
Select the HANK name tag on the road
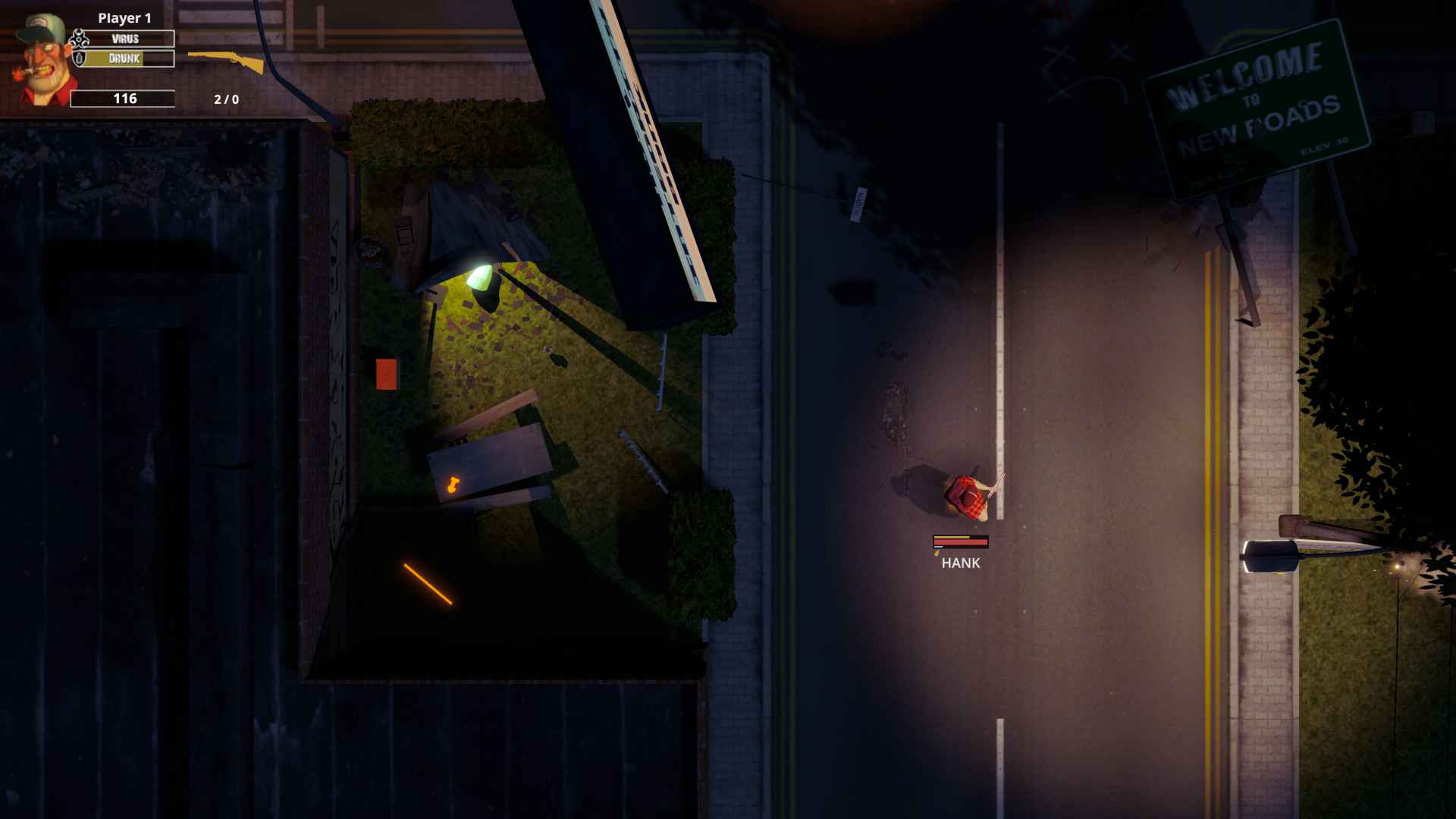(x=959, y=564)
